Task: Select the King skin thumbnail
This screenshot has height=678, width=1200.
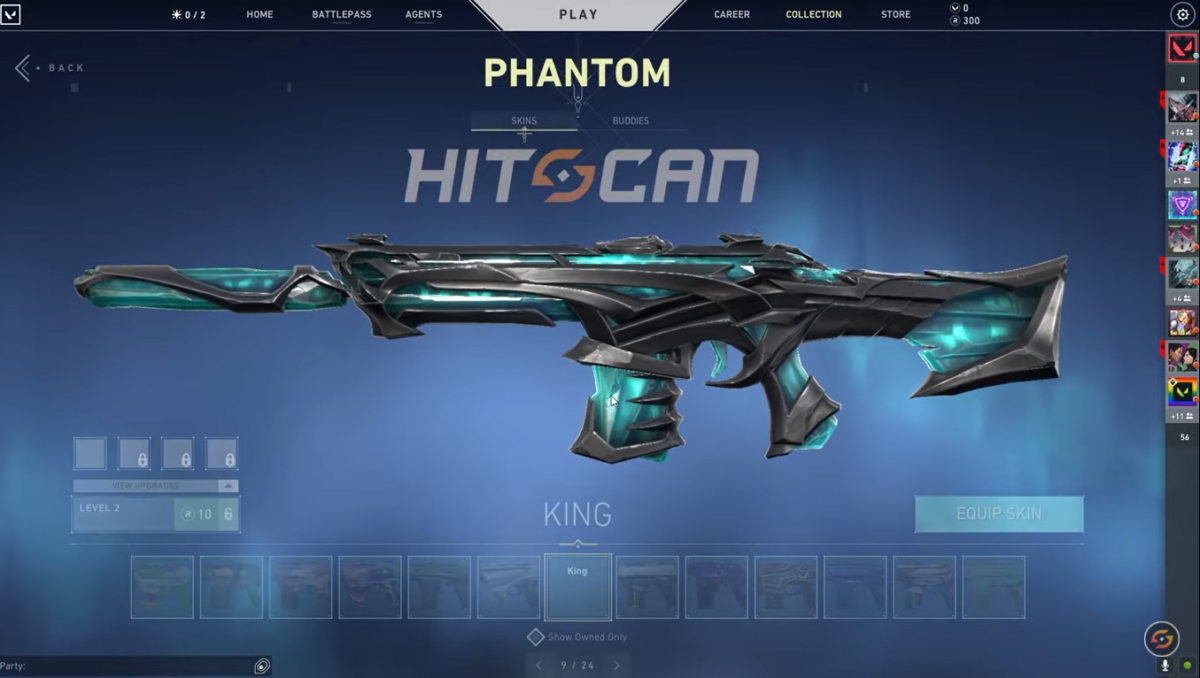Action: (578, 587)
